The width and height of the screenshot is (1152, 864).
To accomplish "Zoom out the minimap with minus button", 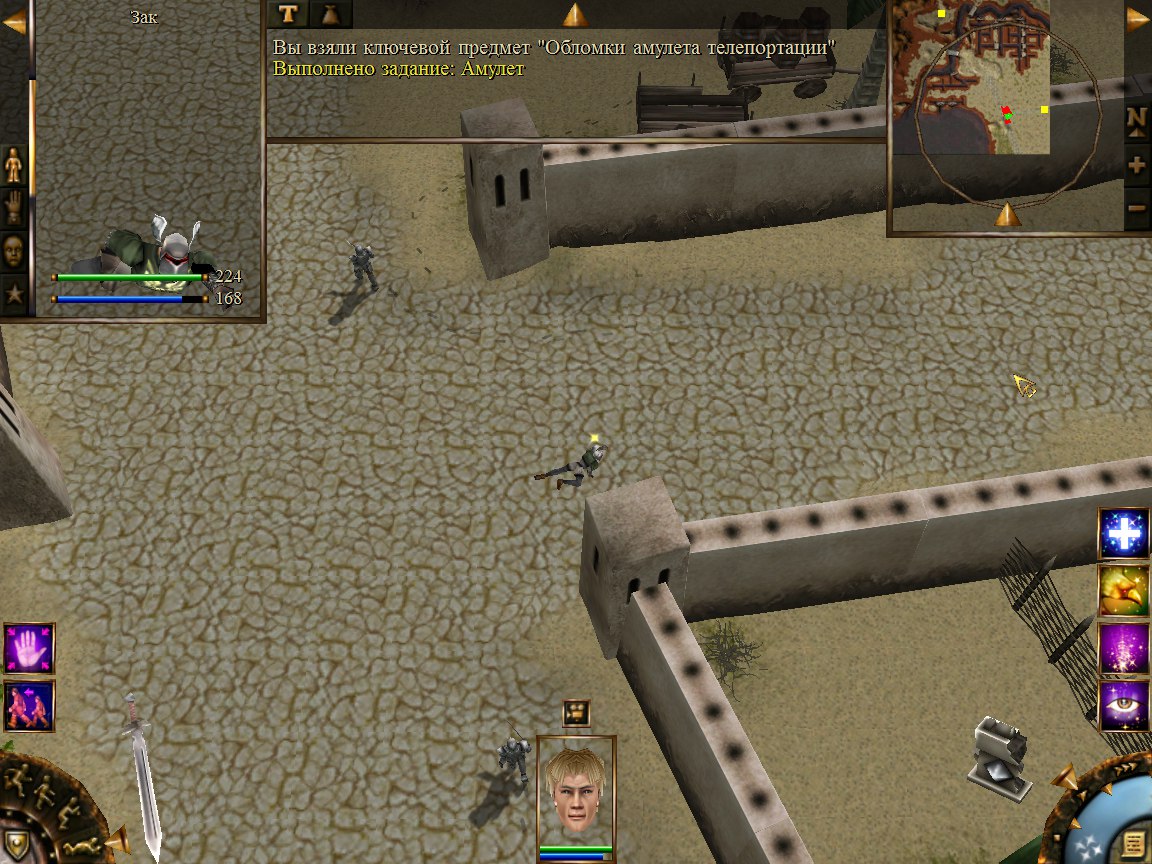I will point(1137,209).
